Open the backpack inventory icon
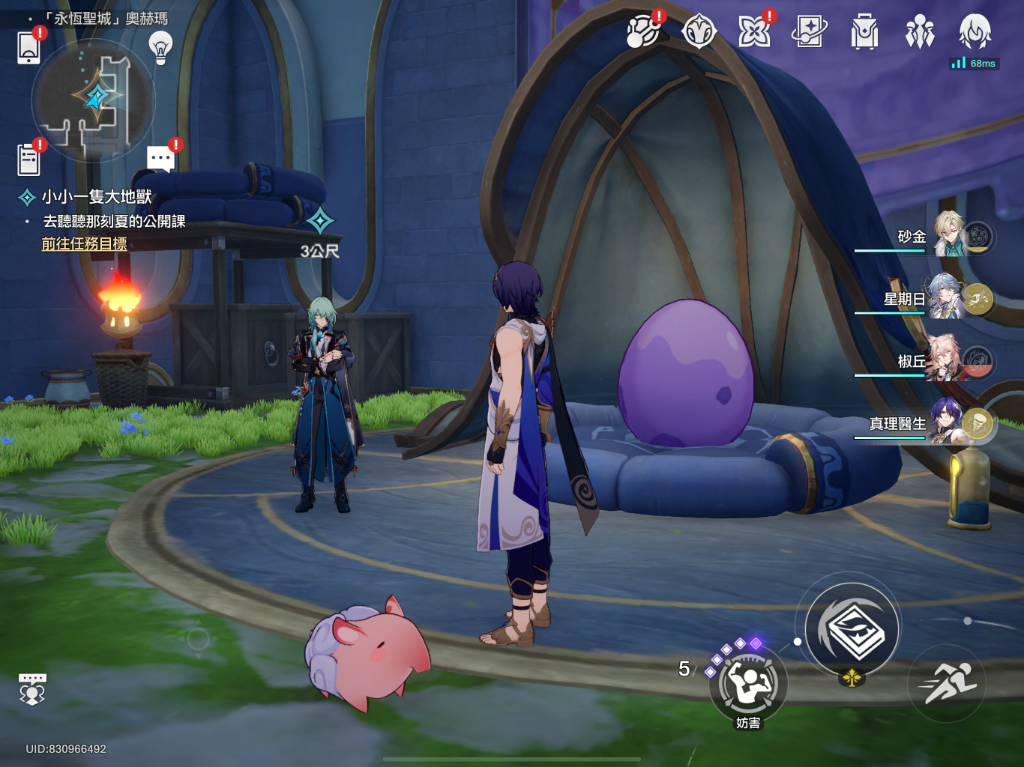This screenshot has height=767, width=1024. pyautogui.click(x=864, y=32)
